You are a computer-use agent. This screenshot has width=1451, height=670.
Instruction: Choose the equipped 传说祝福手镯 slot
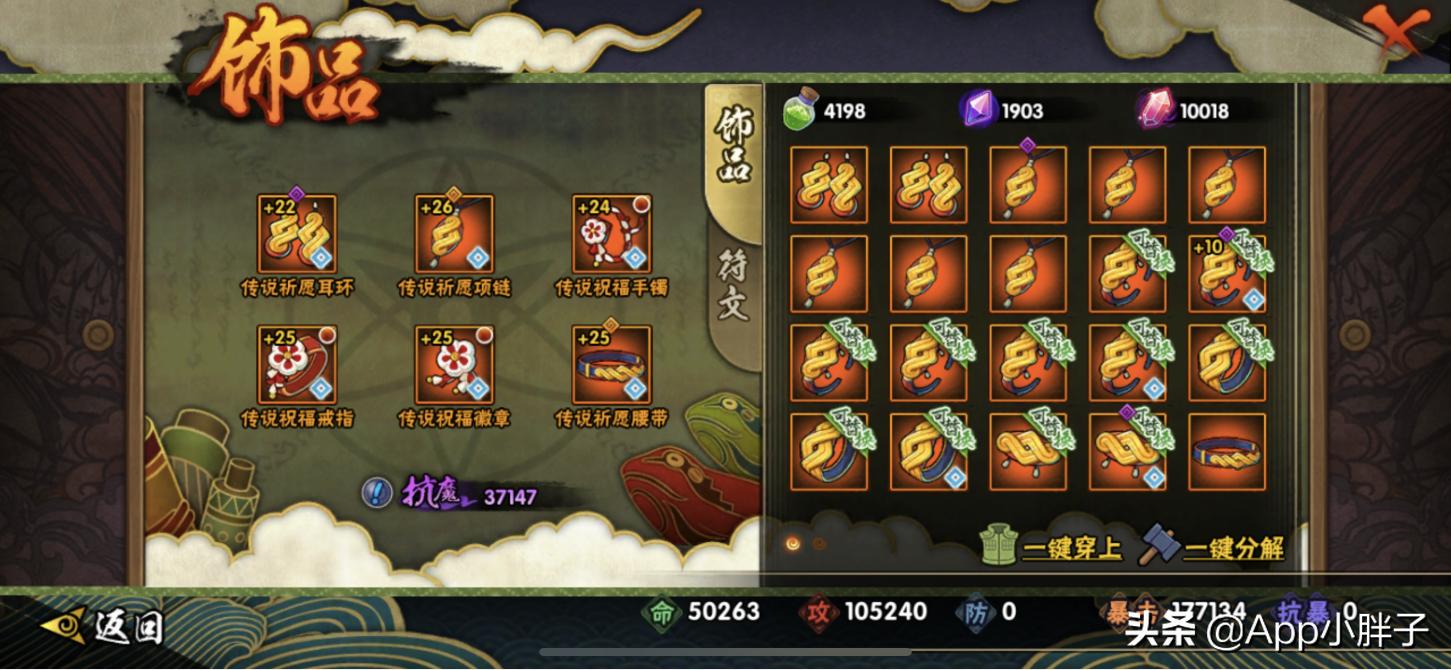pos(611,233)
